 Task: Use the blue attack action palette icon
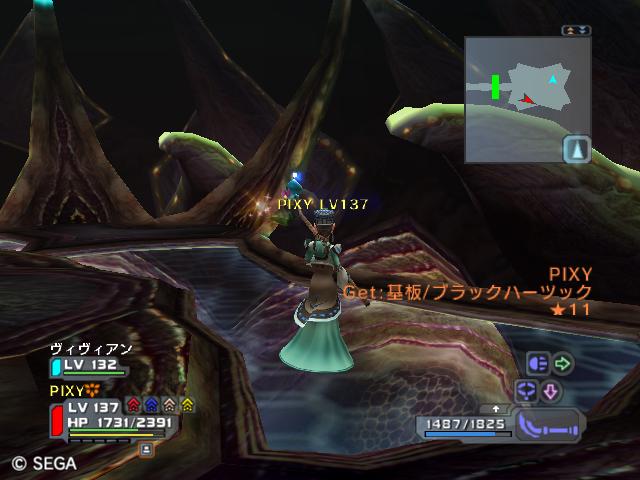pyautogui.click(x=537, y=363)
